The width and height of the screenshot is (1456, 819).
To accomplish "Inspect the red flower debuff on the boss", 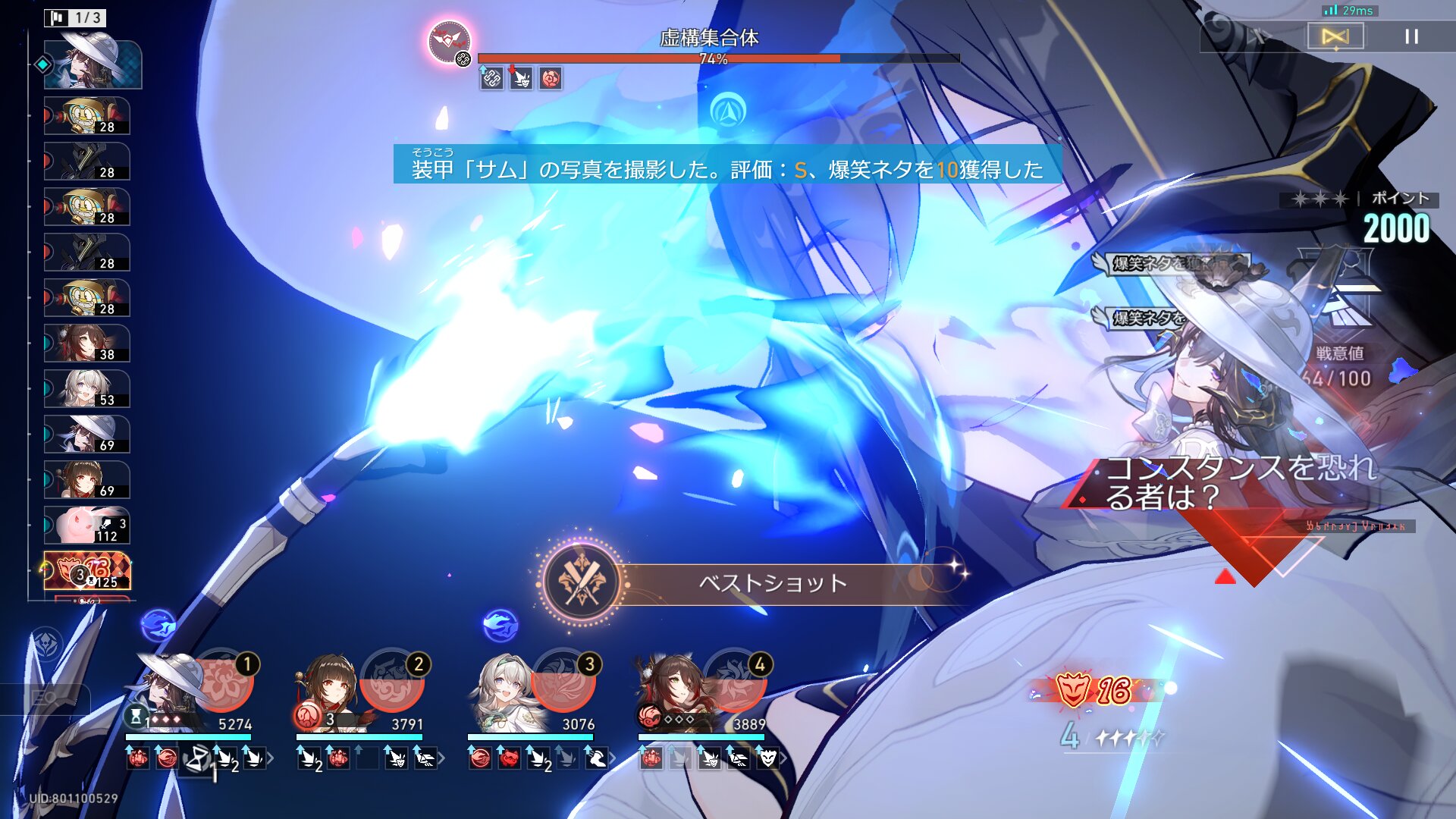I will [x=551, y=78].
